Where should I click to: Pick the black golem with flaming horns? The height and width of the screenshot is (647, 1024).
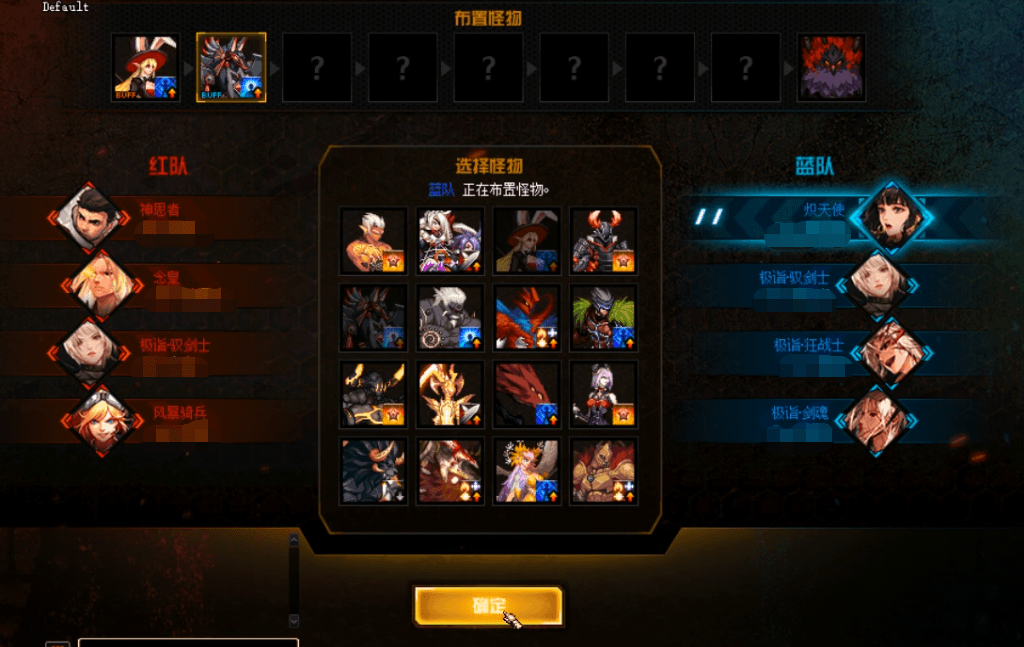(x=373, y=394)
